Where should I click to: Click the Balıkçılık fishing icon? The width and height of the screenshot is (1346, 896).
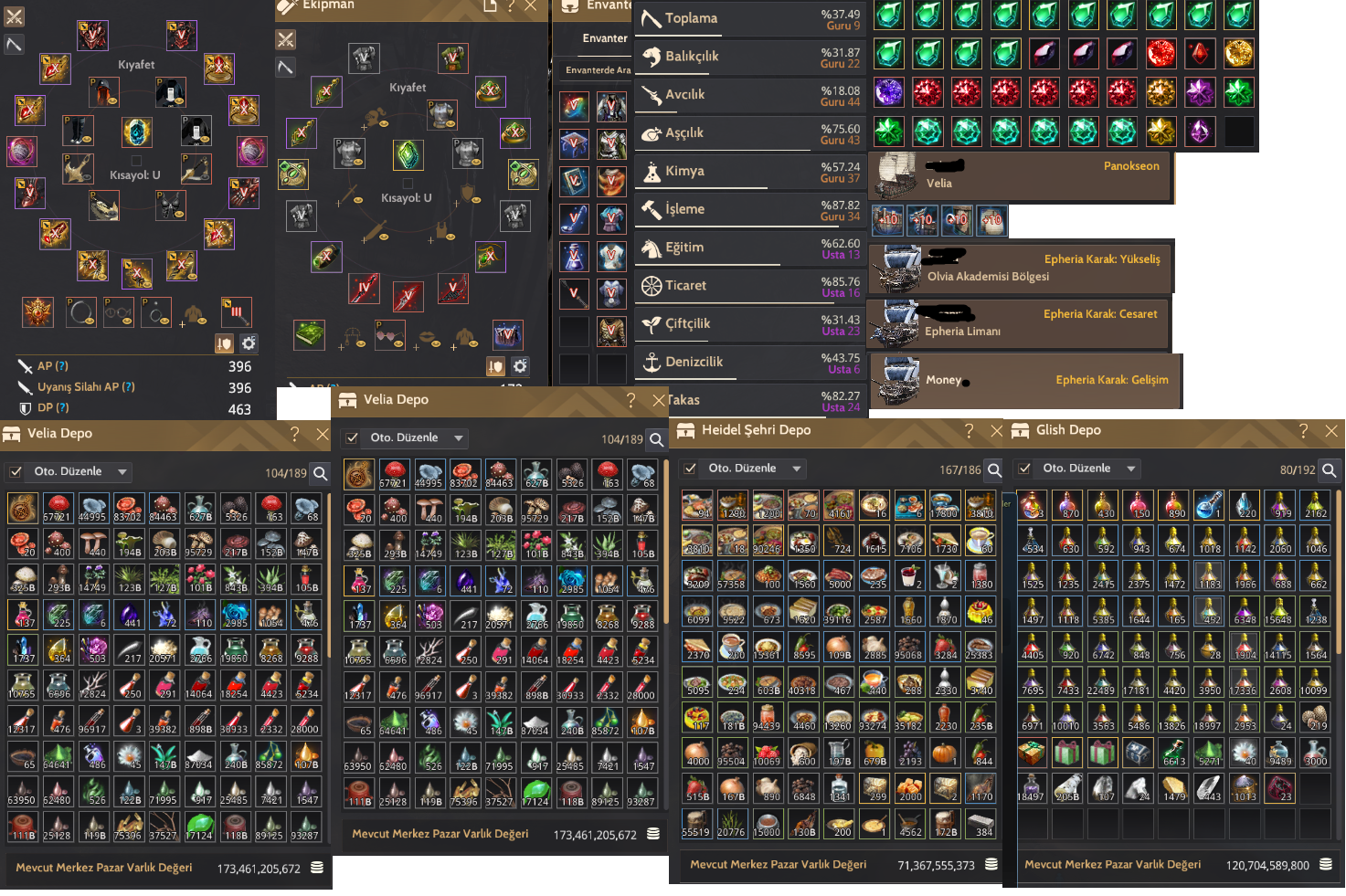click(652, 57)
